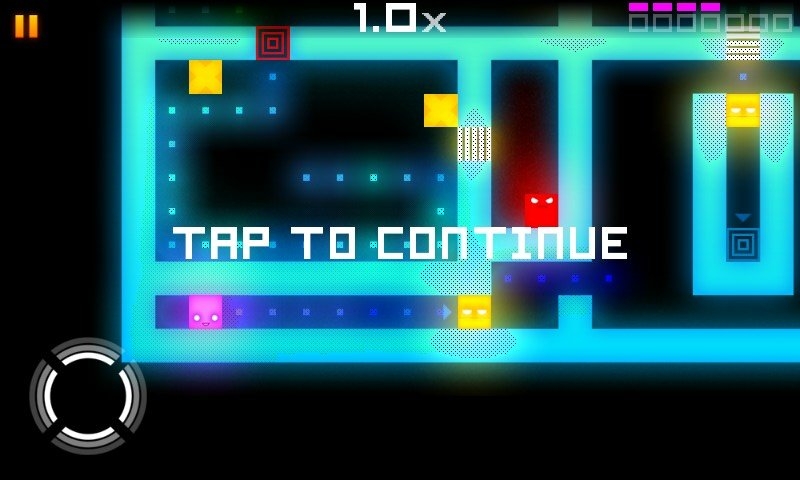Touch the circular virtual joystick
800x480 pixels.
pyautogui.click(x=88, y=396)
